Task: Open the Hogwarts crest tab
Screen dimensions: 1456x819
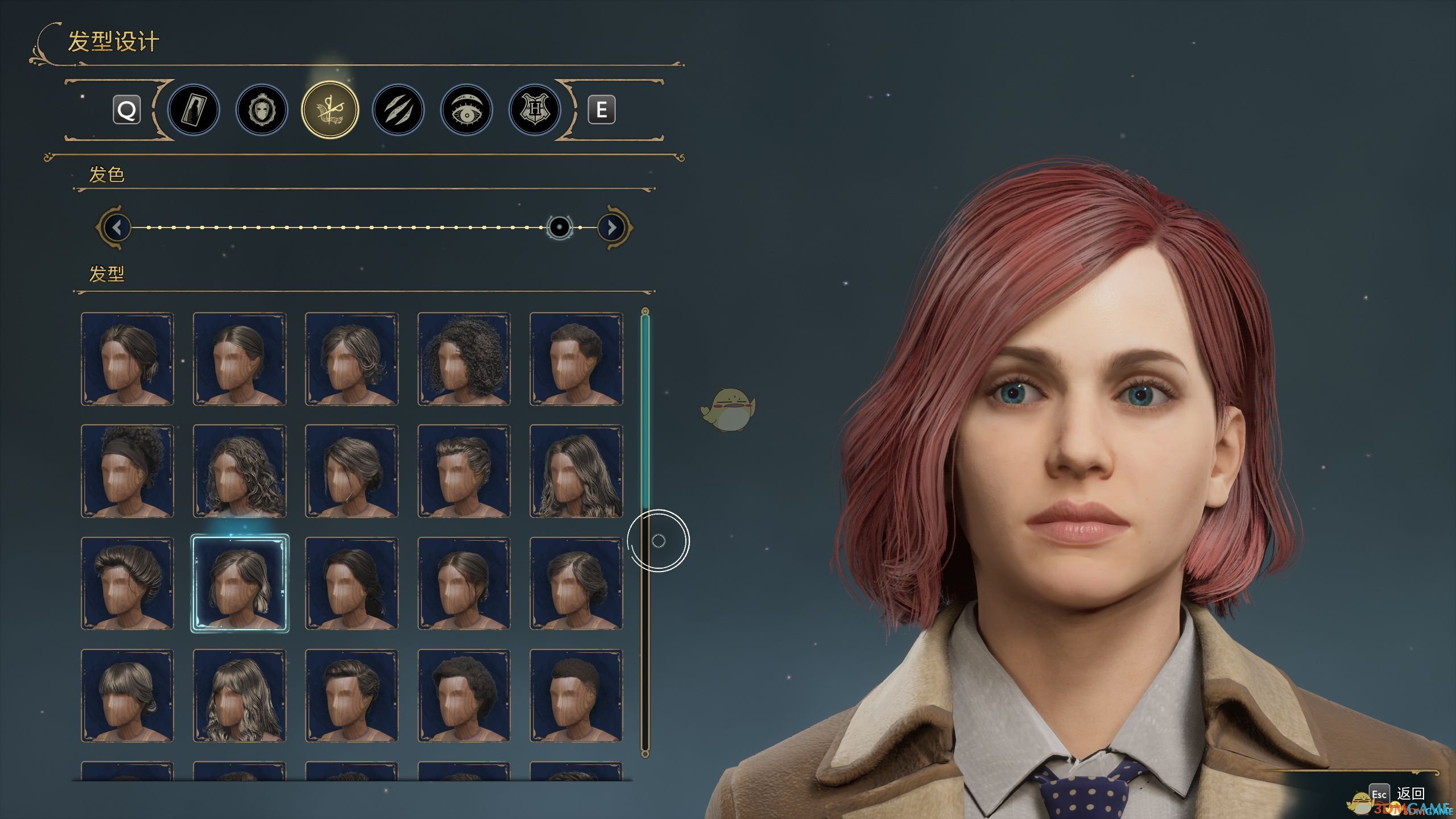Action: tap(535, 110)
